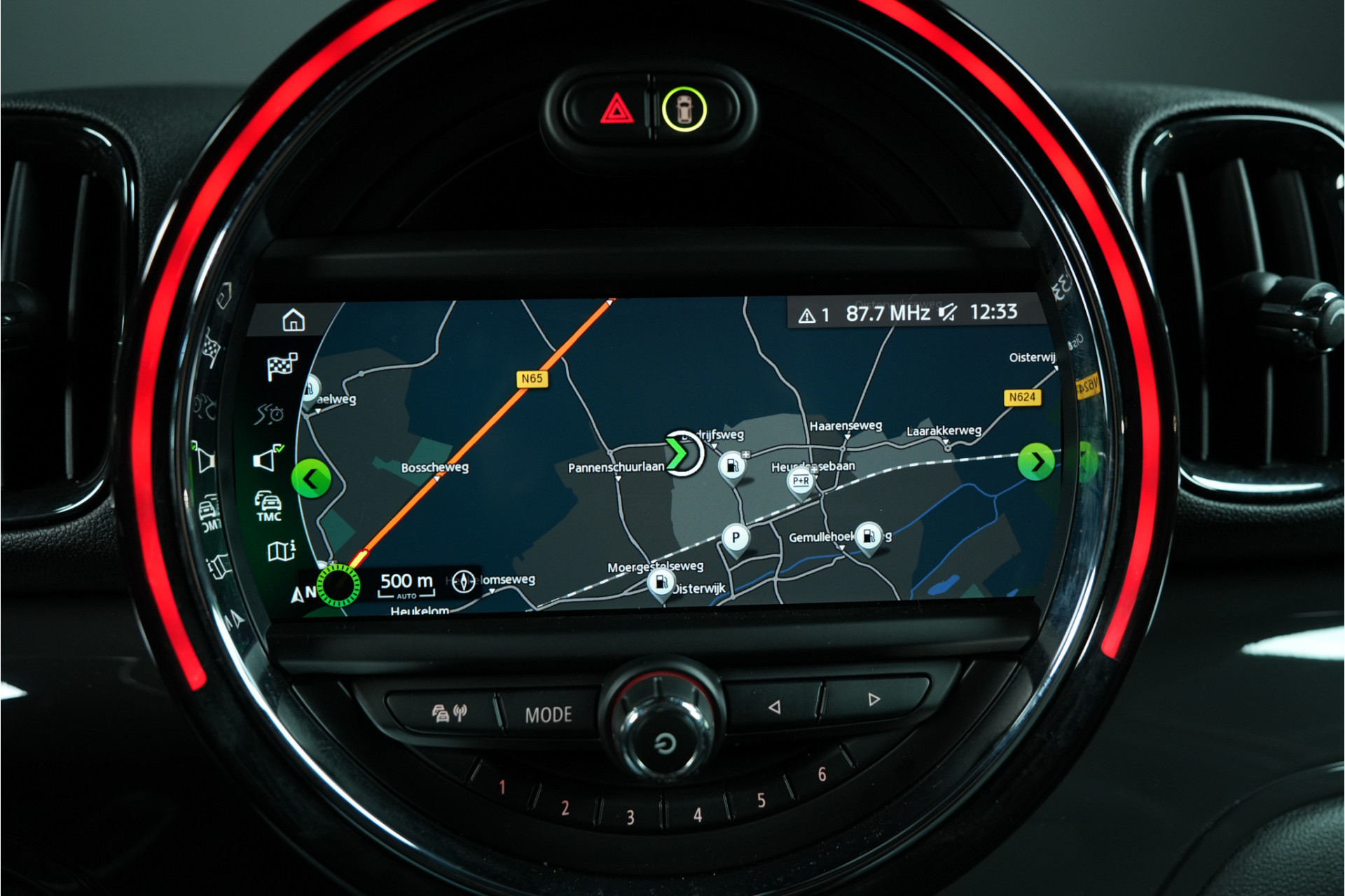
Task: Change the 500 m auto map scale
Action: (x=406, y=584)
